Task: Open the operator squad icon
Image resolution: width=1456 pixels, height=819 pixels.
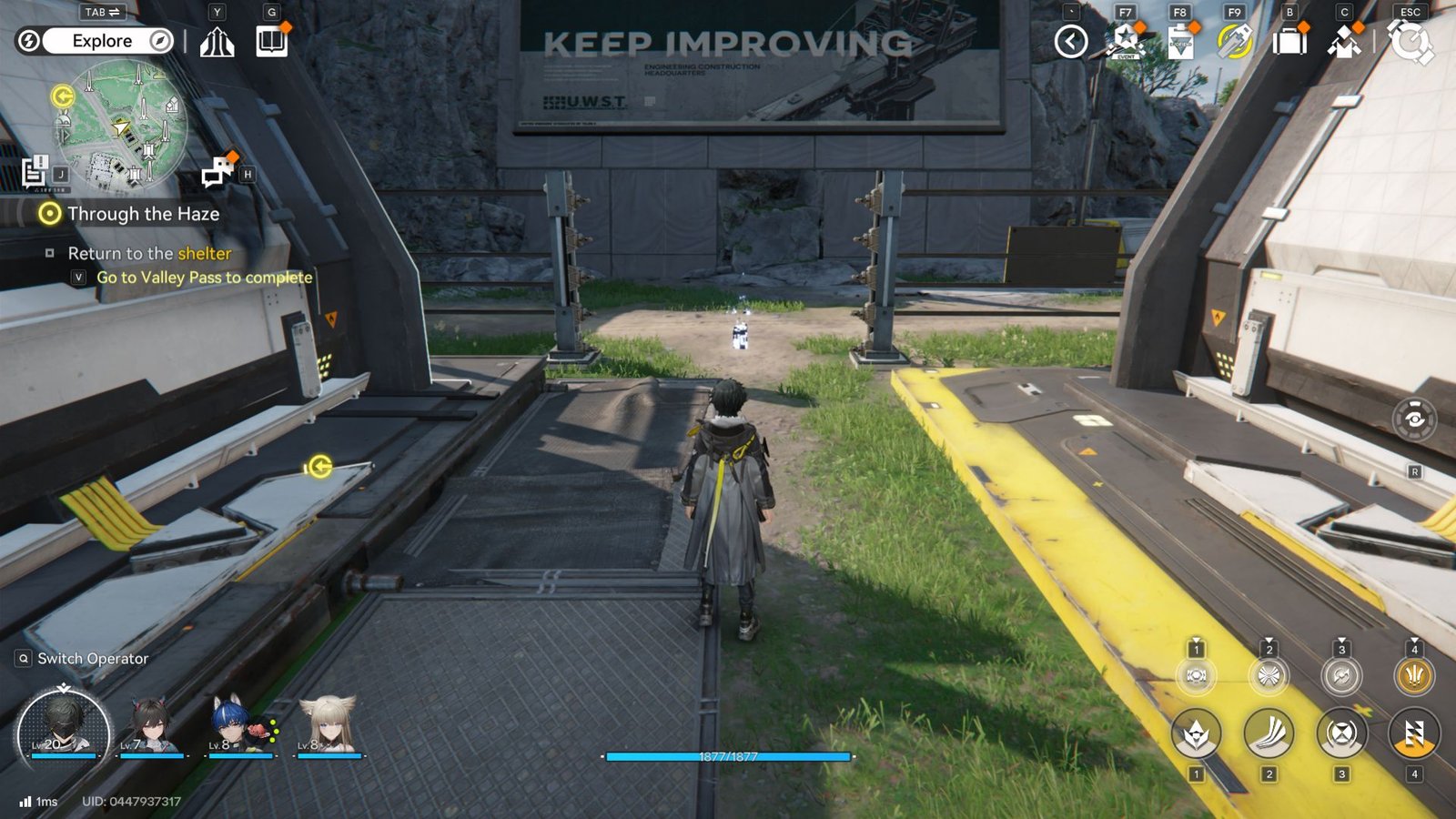Action: point(1344,42)
